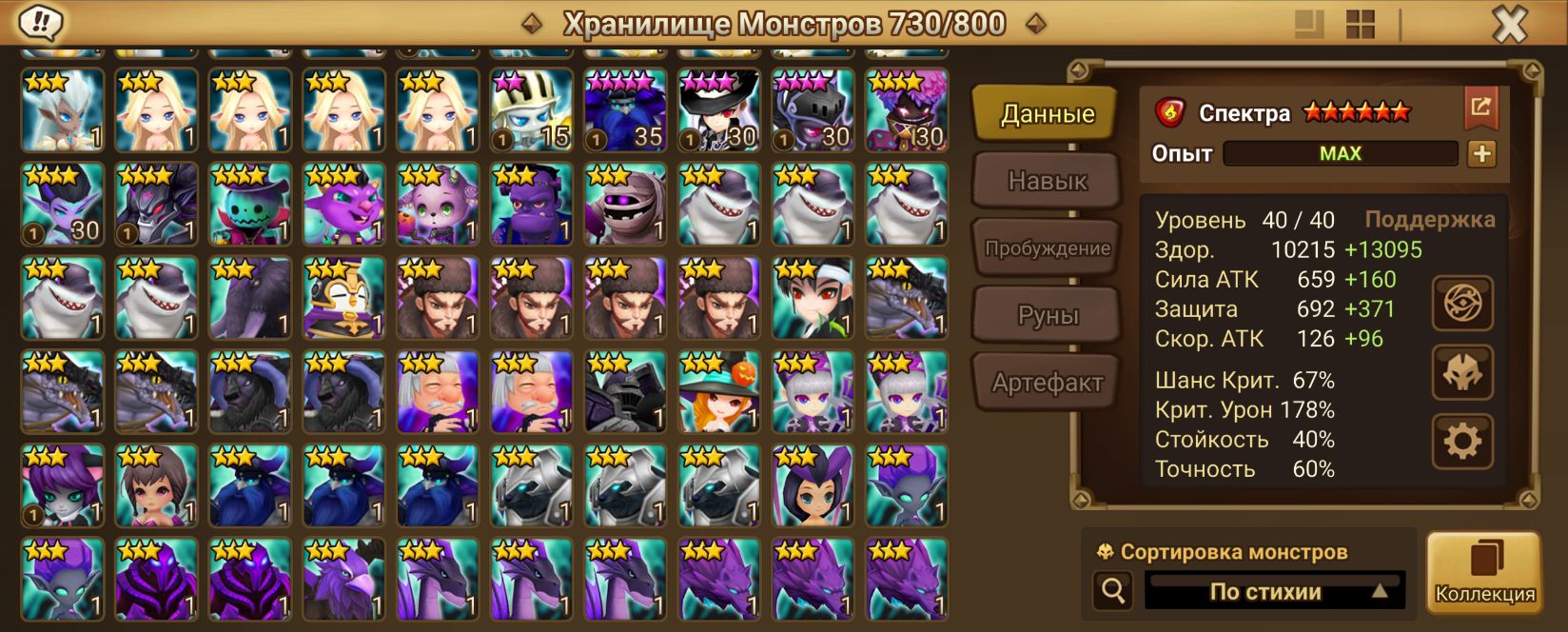This screenshot has width=1568, height=632.
Task: Click the plus button beside experience bar
Action: (x=1481, y=153)
